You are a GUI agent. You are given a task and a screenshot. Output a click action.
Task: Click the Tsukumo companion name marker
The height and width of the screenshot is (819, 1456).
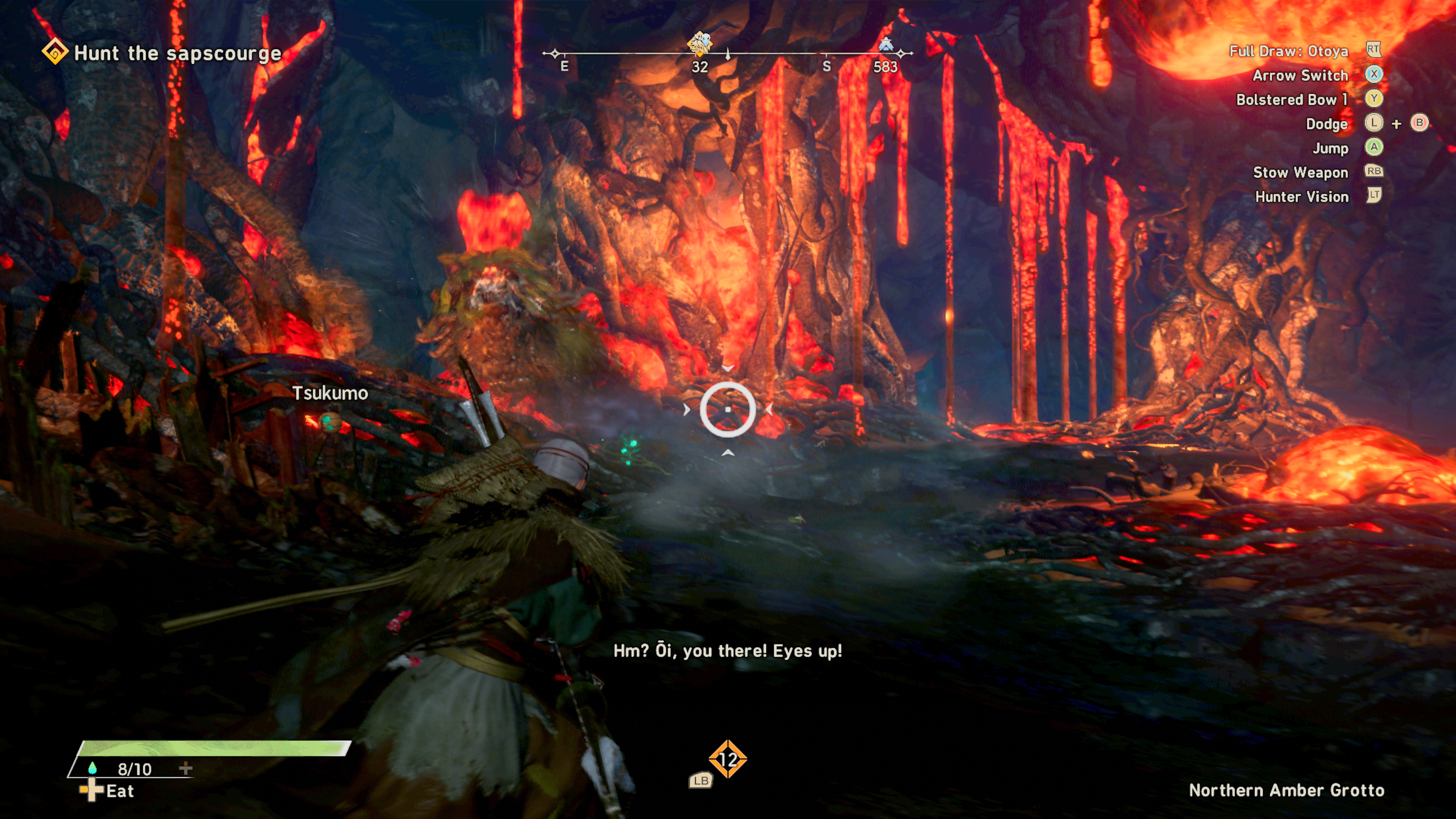(330, 393)
